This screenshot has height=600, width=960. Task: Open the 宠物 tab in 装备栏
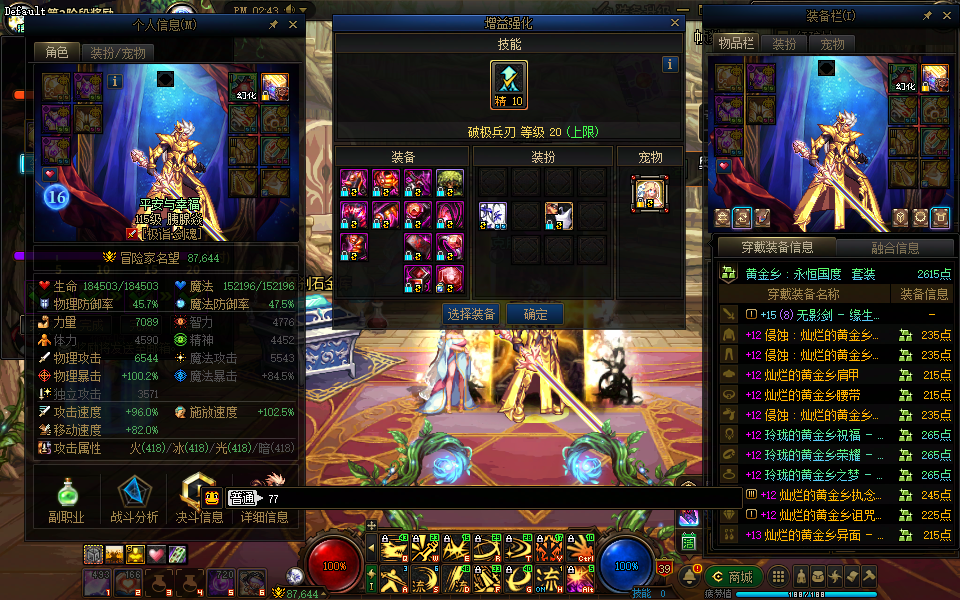click(833, 44)
